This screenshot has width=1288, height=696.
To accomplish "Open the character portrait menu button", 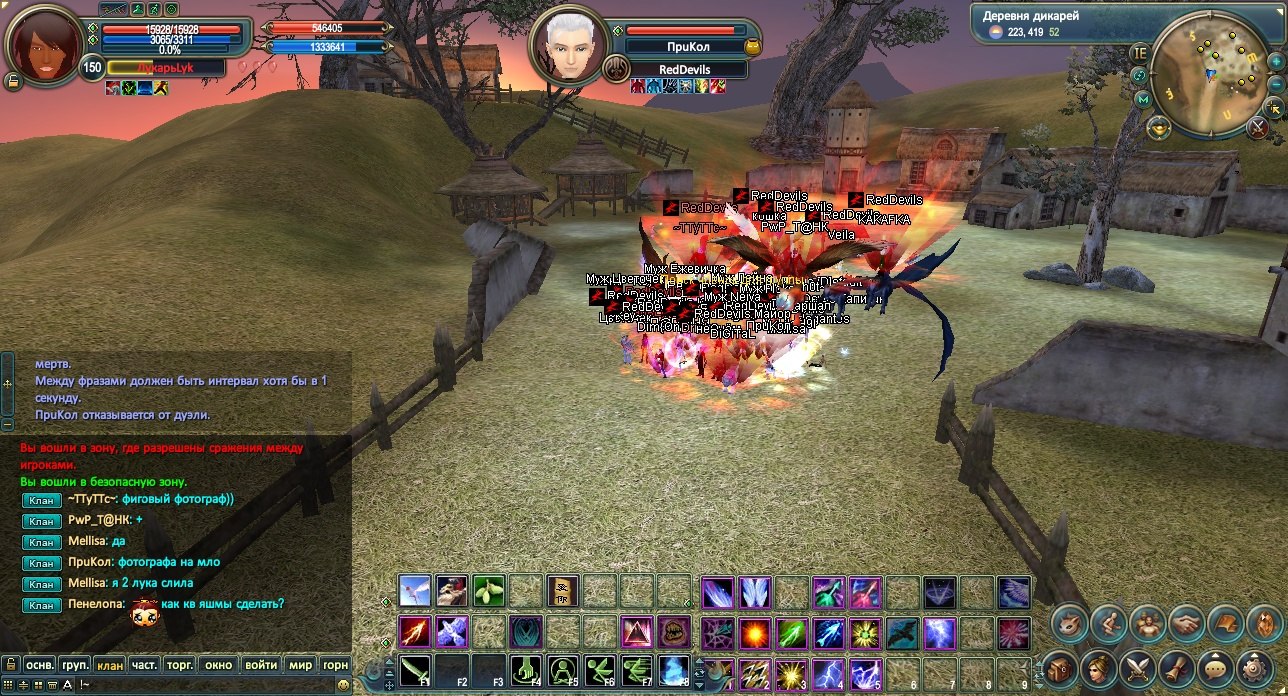I will [x=1100, y=666].
